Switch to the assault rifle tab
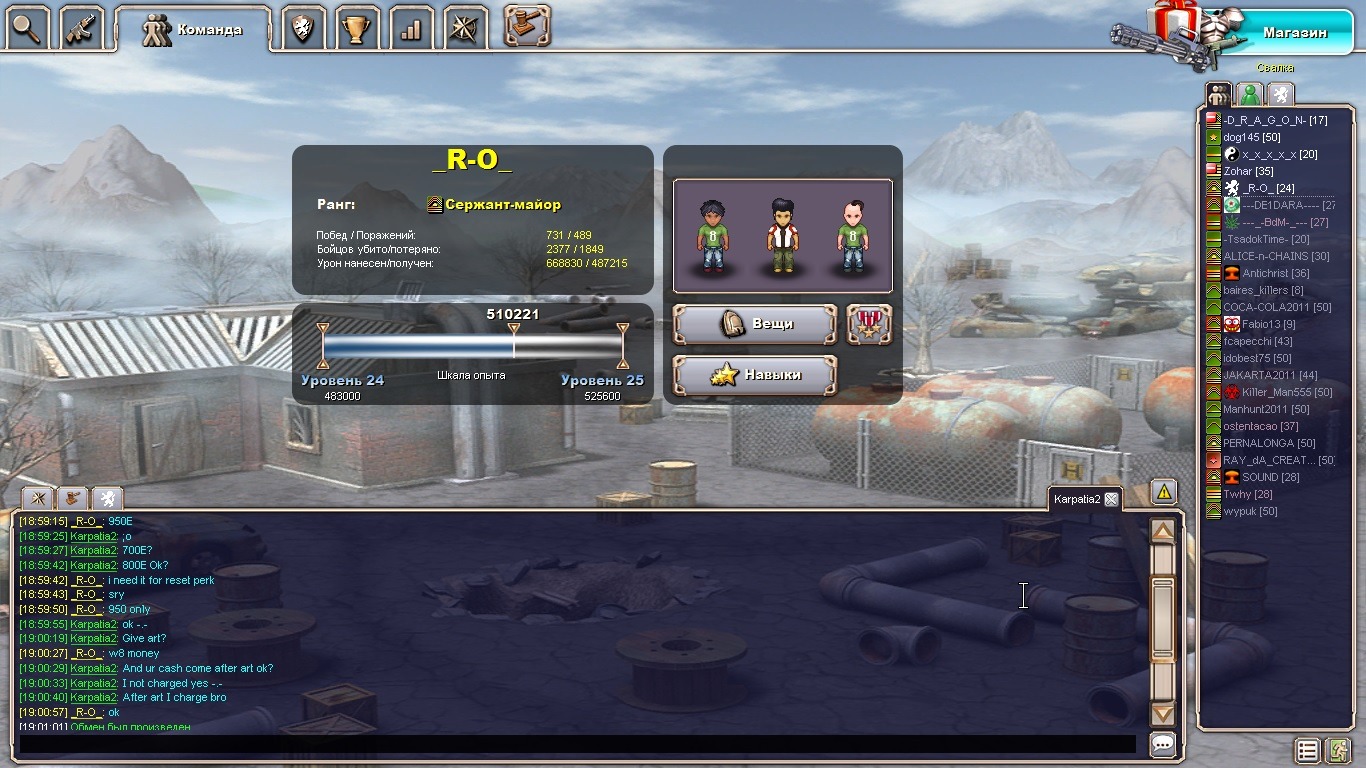The width and height of the screenshot is (1366, 768). 82,28
